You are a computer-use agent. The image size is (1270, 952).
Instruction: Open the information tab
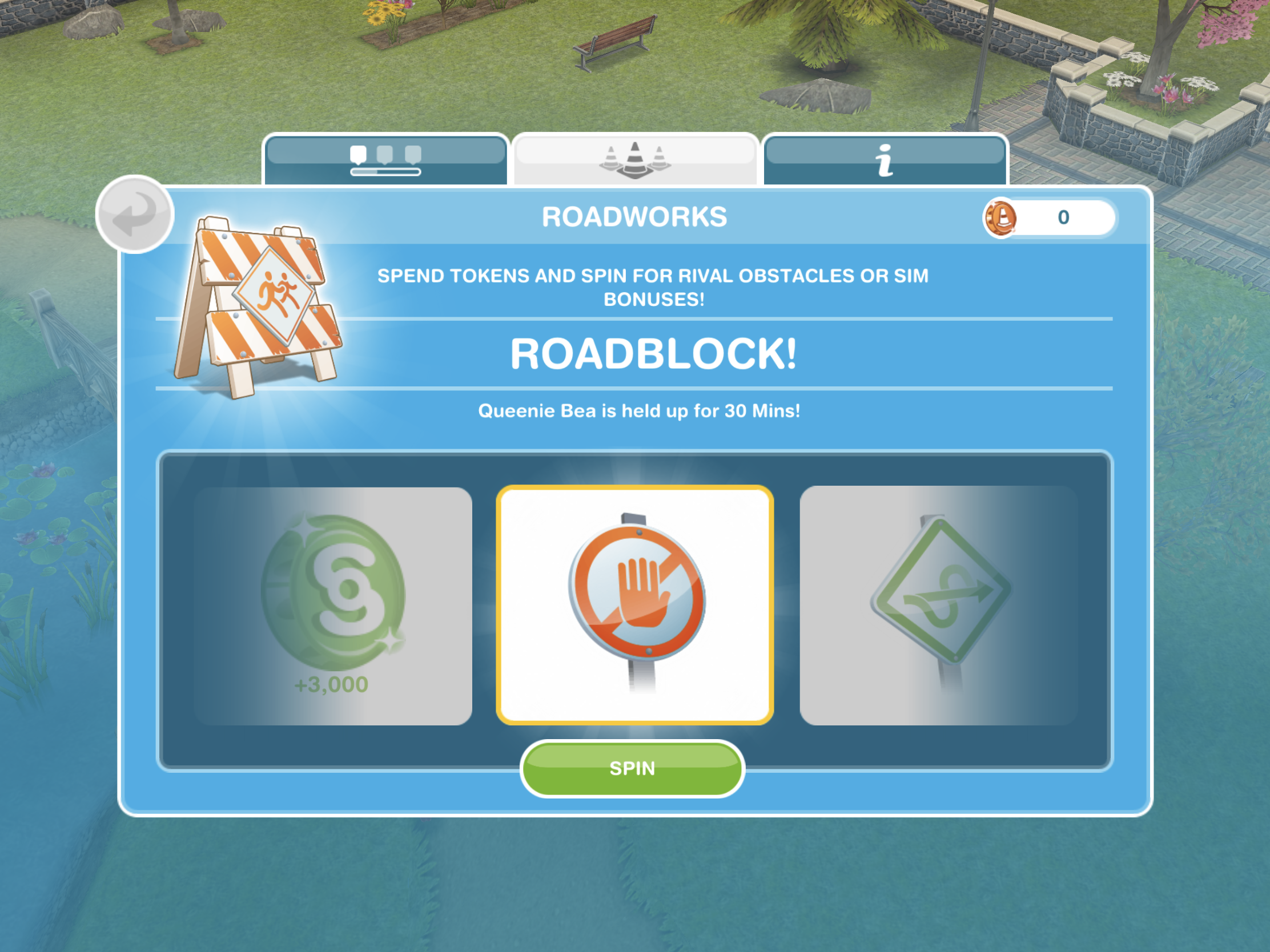tap(885, 160)
